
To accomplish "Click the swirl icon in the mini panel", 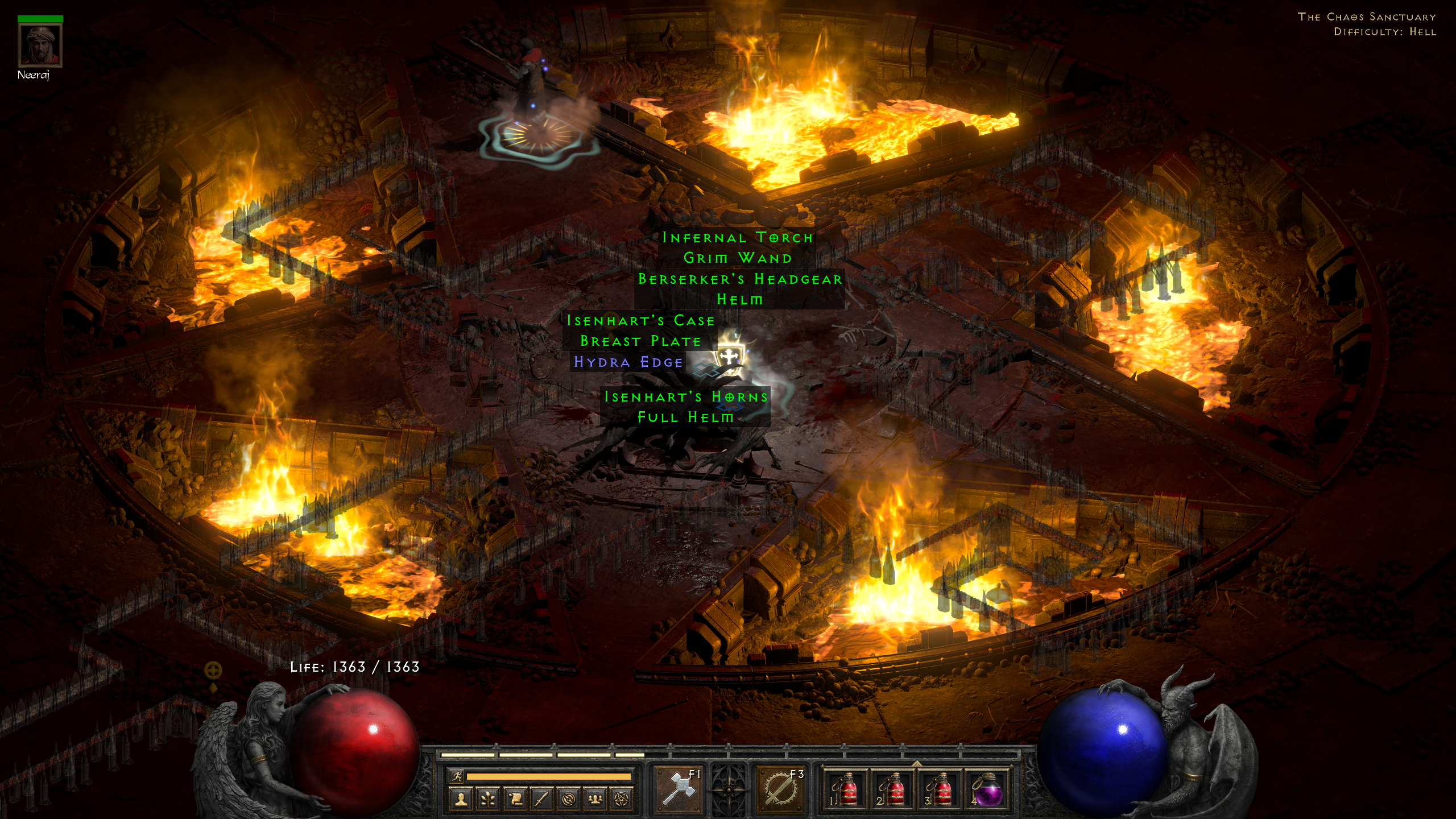I will pos(568,799).
